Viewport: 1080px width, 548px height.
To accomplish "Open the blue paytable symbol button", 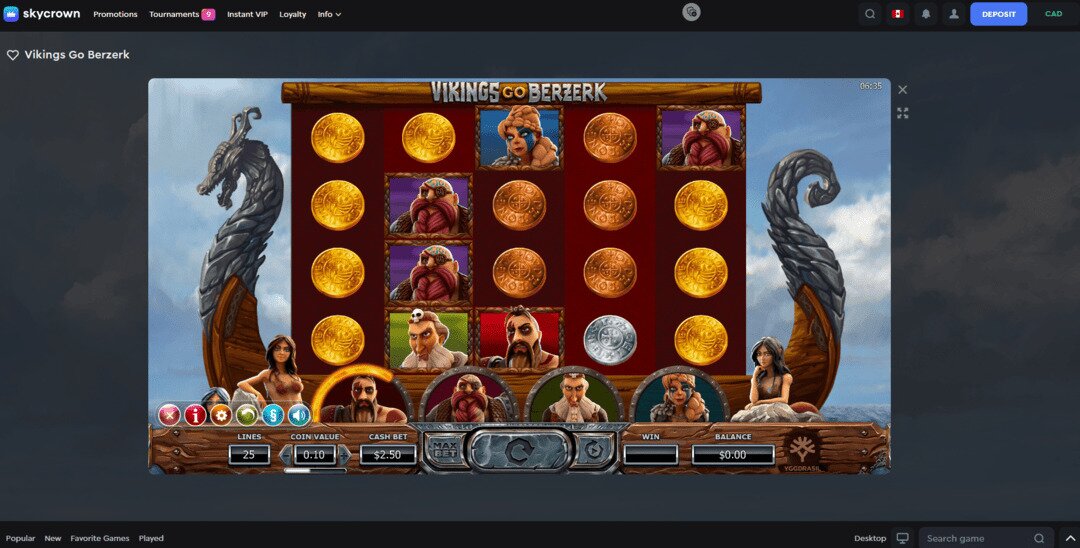I will click(x=273, y=414).
